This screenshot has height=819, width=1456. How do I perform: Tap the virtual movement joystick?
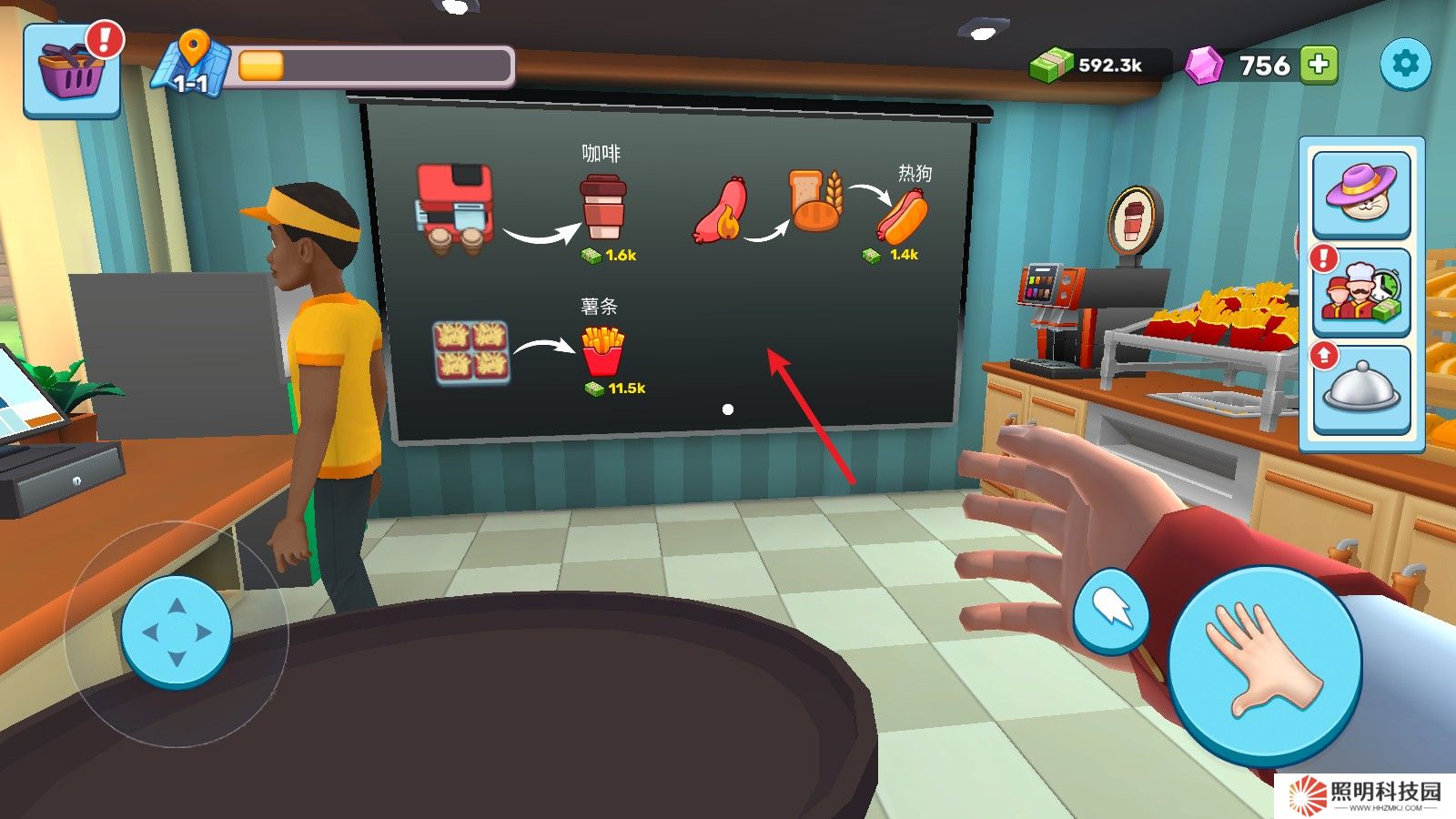[177, 632]
